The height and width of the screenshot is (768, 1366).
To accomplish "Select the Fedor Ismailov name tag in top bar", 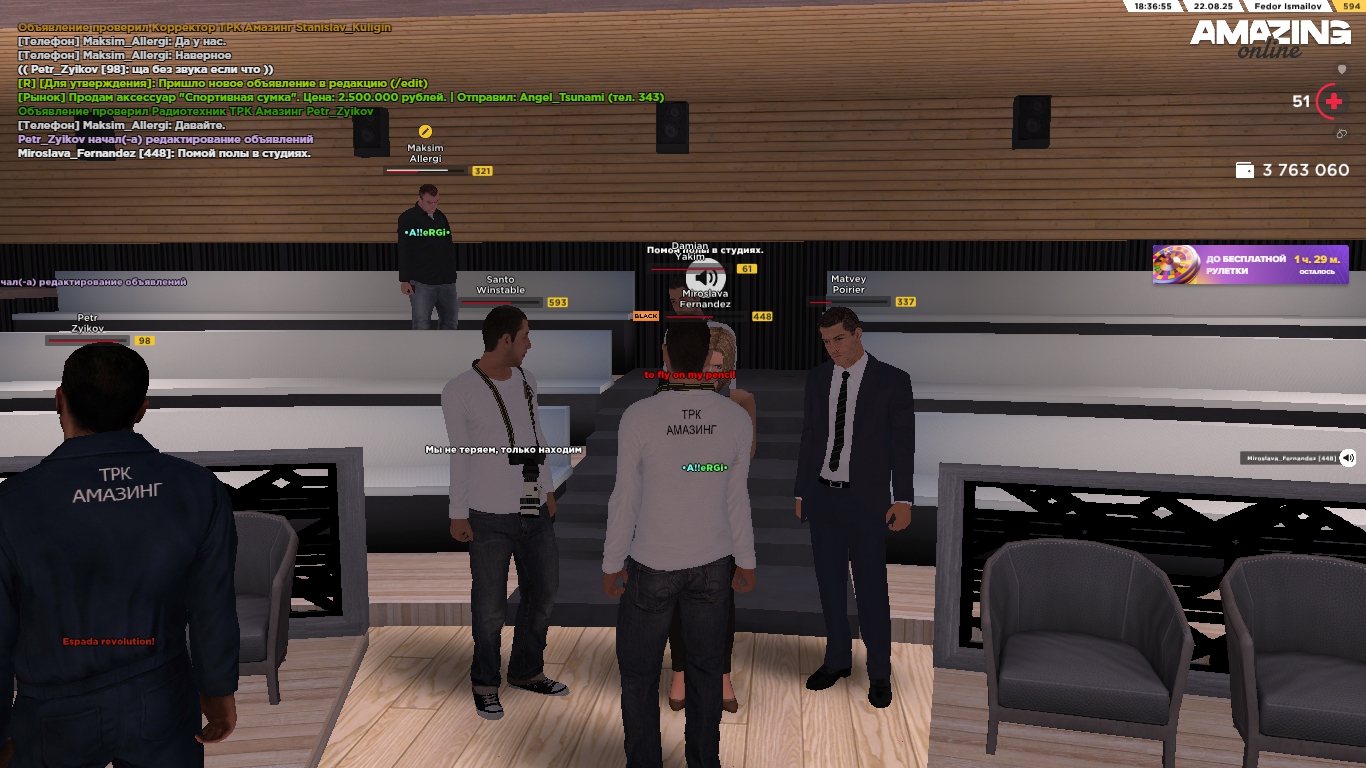I will pyautogui.click(x=1289, y=6).
